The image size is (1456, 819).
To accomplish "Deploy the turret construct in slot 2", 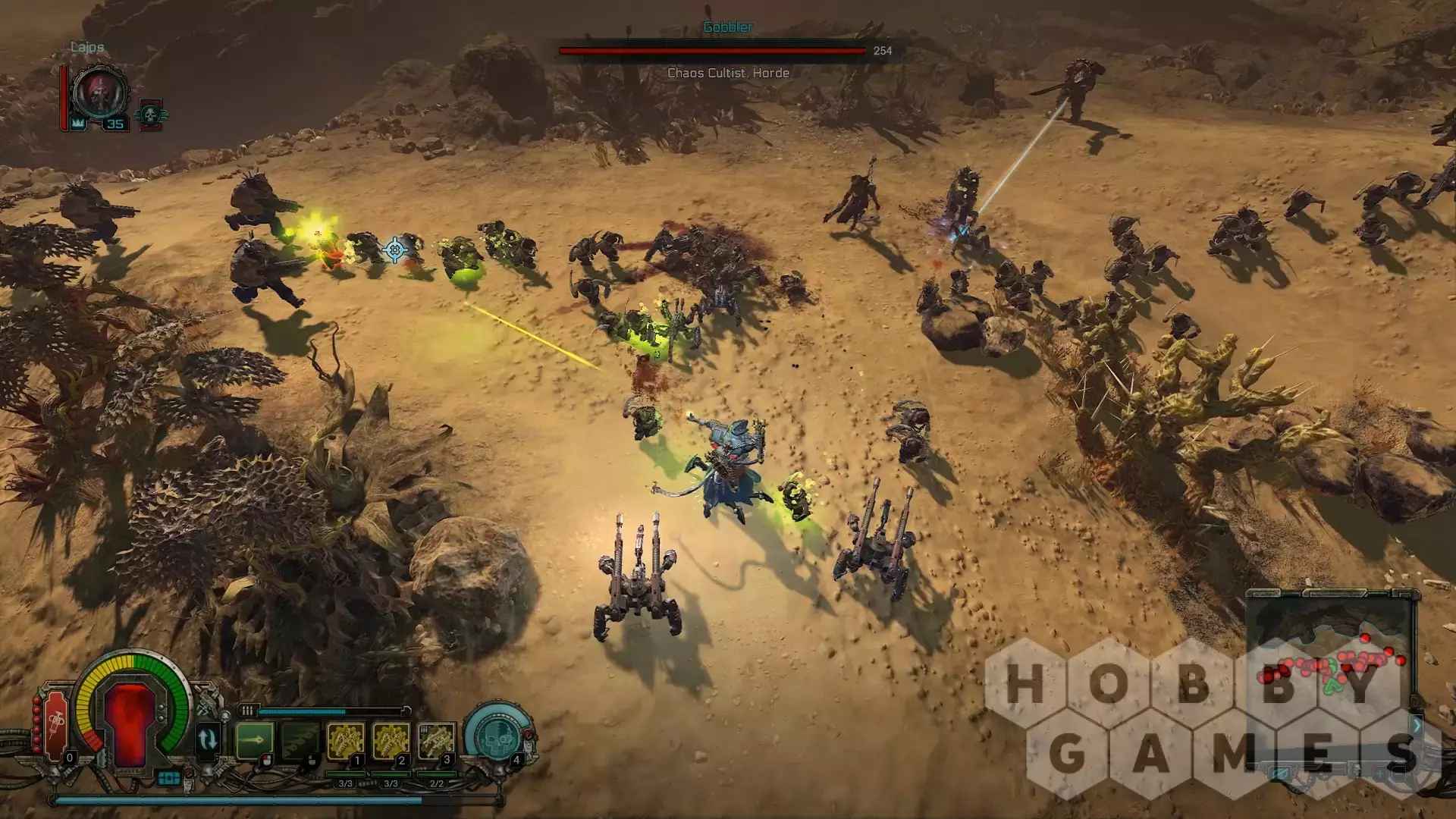I will click(391, 741).
